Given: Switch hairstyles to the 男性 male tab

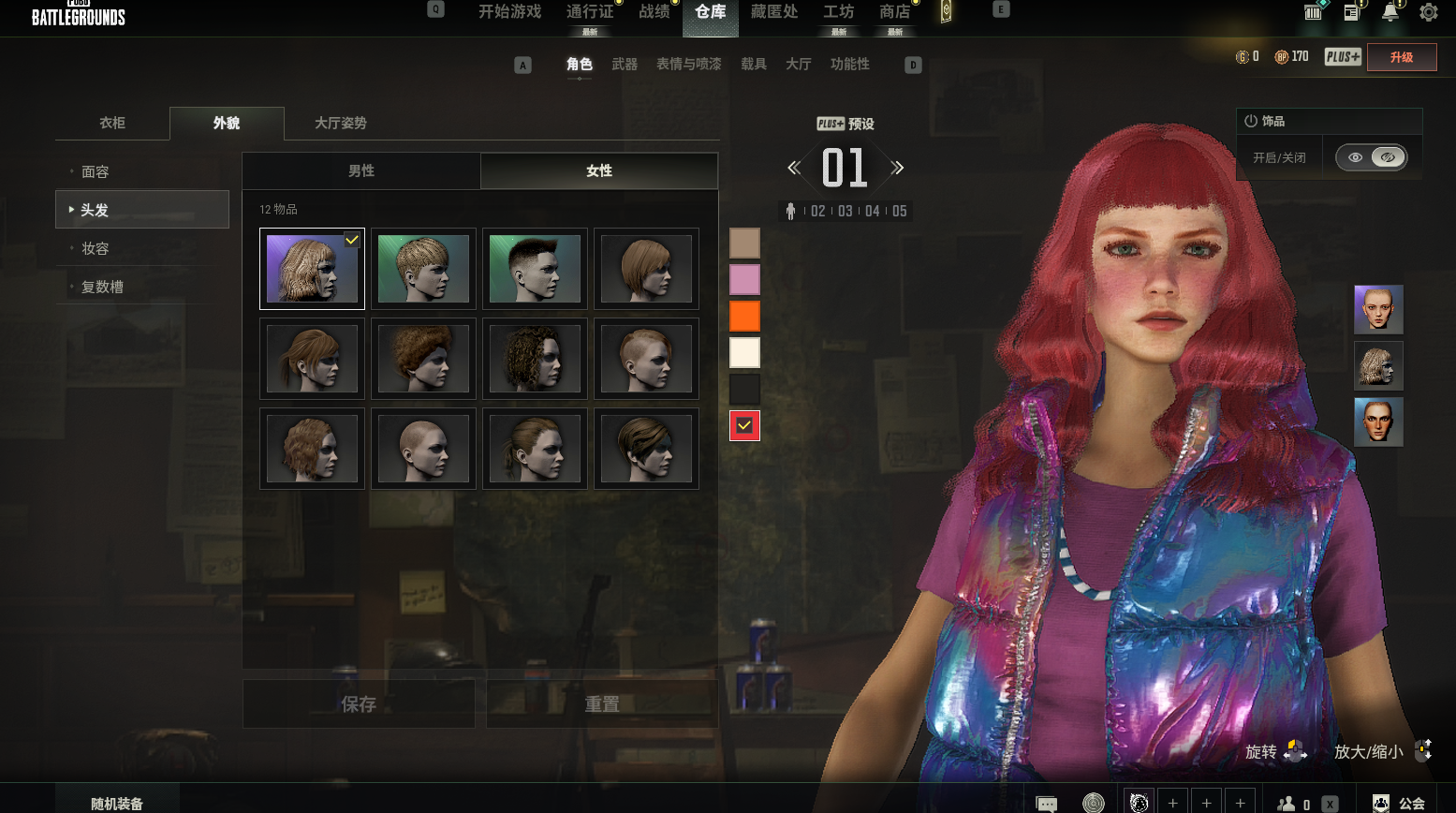Looking at the screenshot, I should (x=361, y=170).
